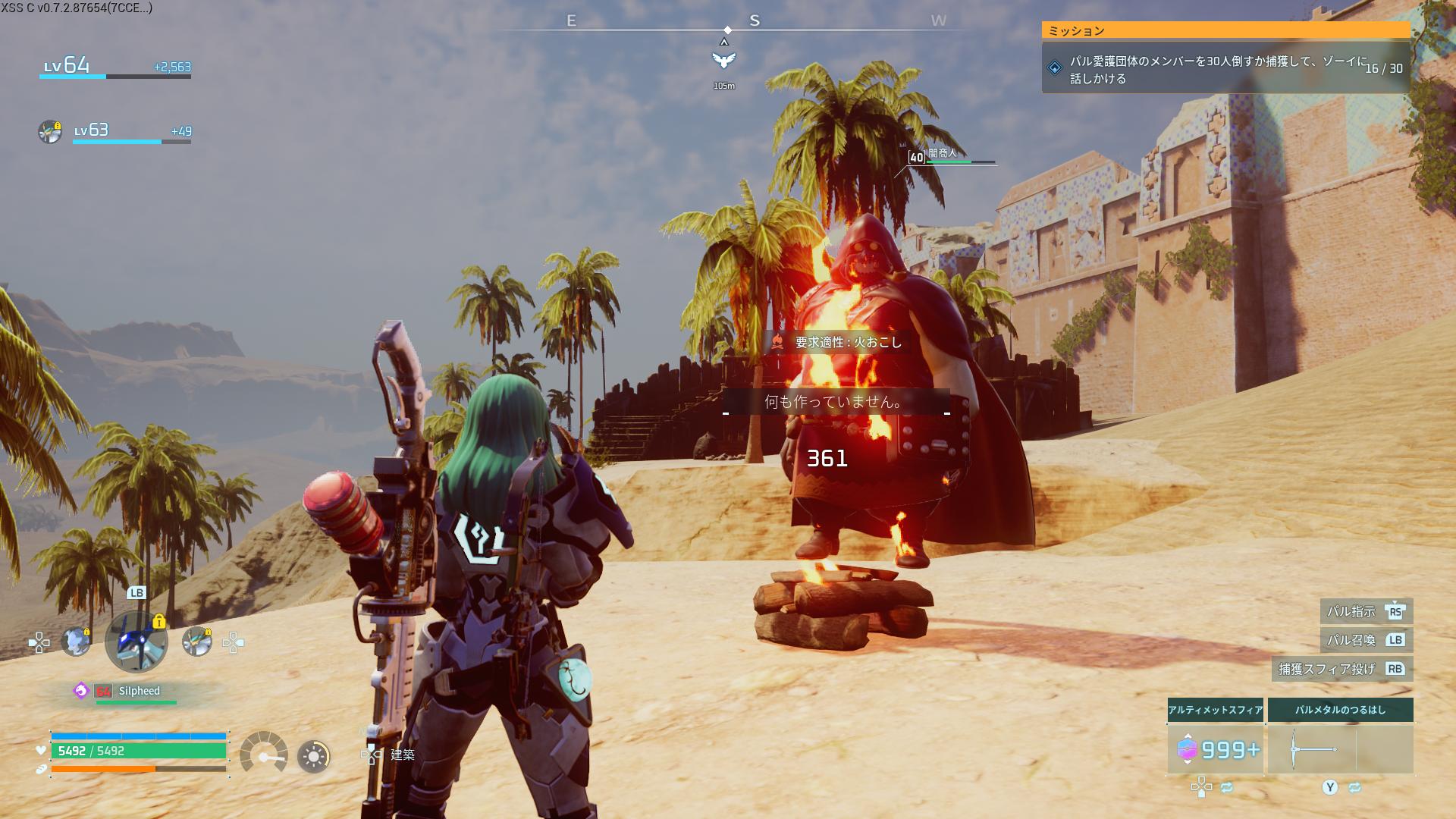Select the Ultimate Sphere slot showing 999+
The width and height of the screenshot is (1456, 819).
click(1215, 749)
